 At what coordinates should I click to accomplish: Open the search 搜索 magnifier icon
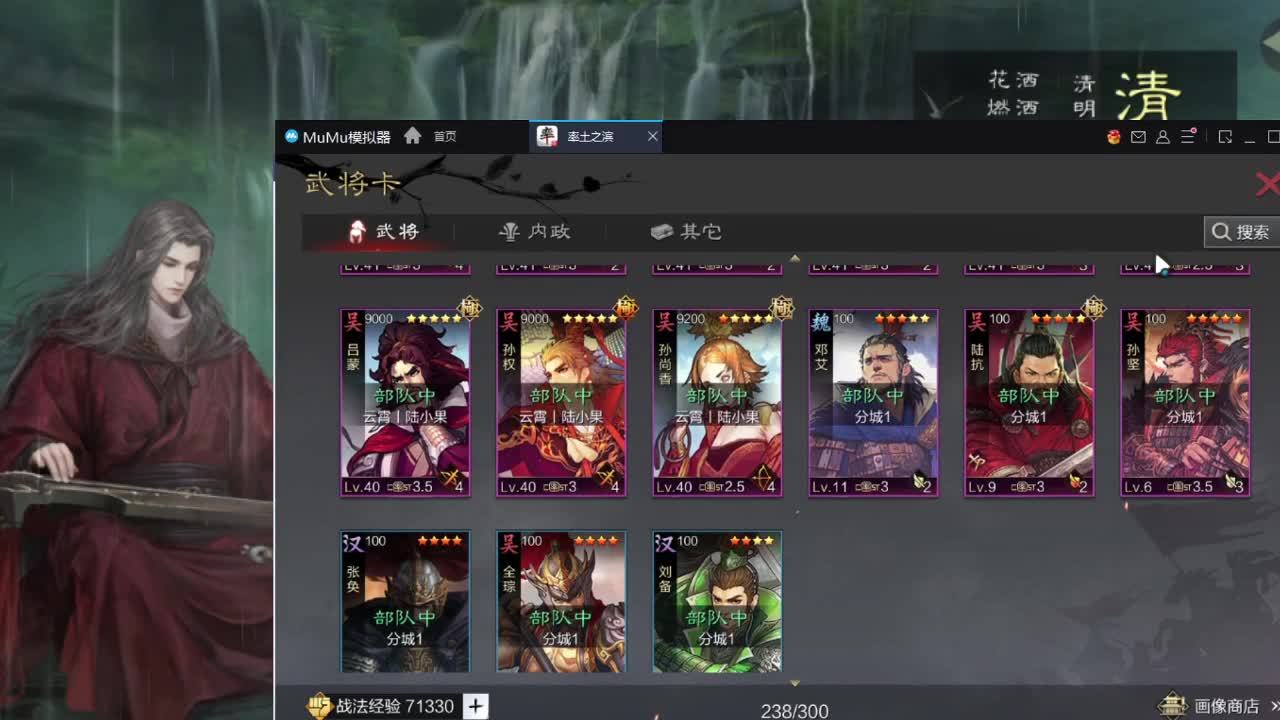(1223, 232)
